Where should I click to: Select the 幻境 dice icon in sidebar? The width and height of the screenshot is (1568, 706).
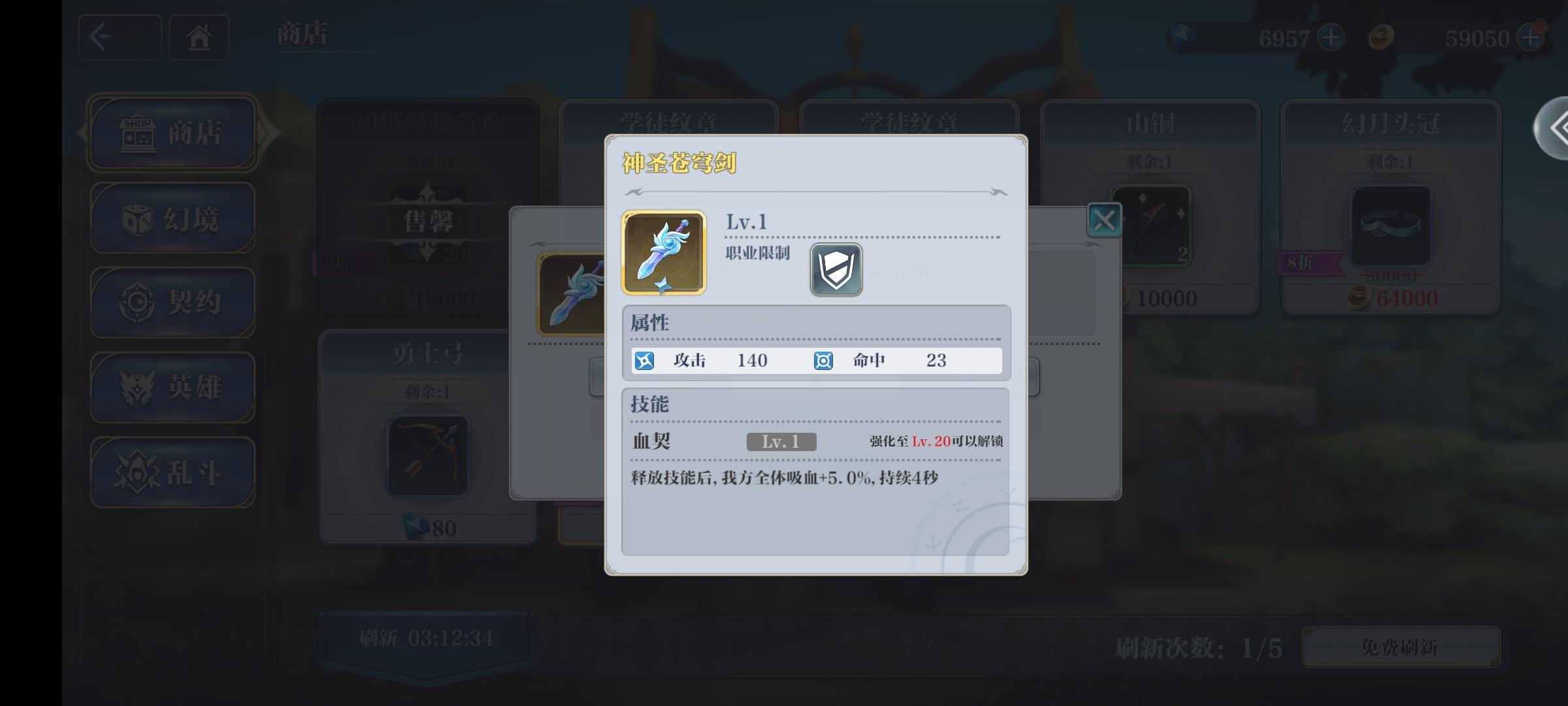tap(137, 218)
